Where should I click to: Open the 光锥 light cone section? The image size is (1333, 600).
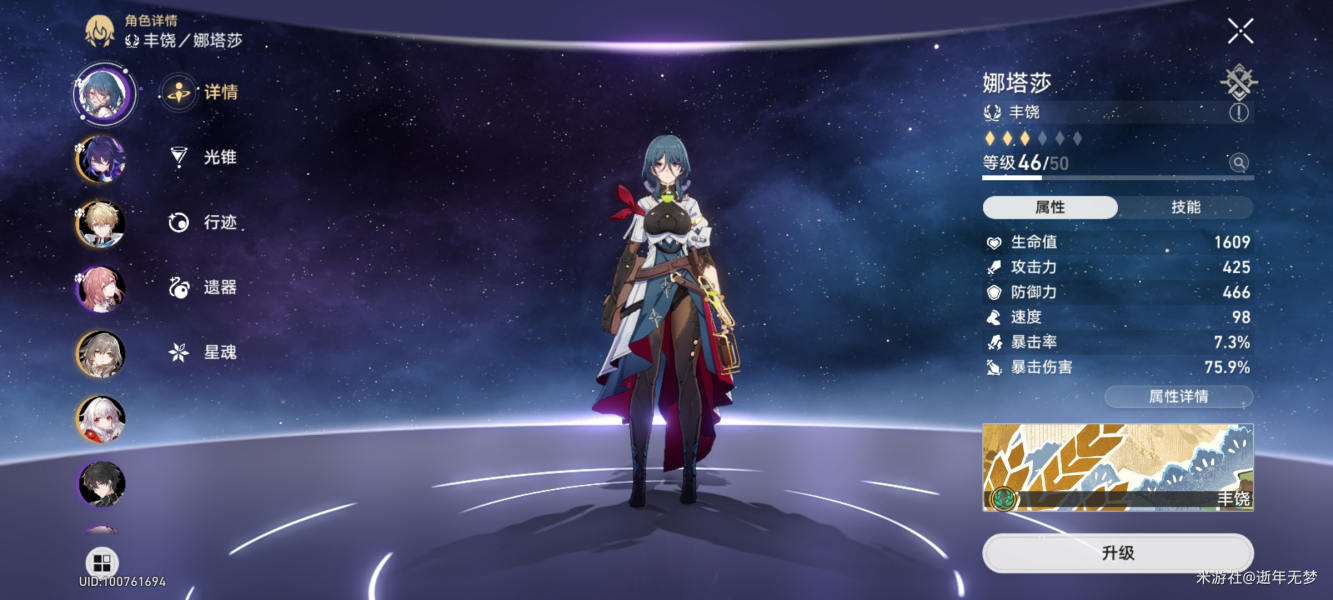coord(206,157)
